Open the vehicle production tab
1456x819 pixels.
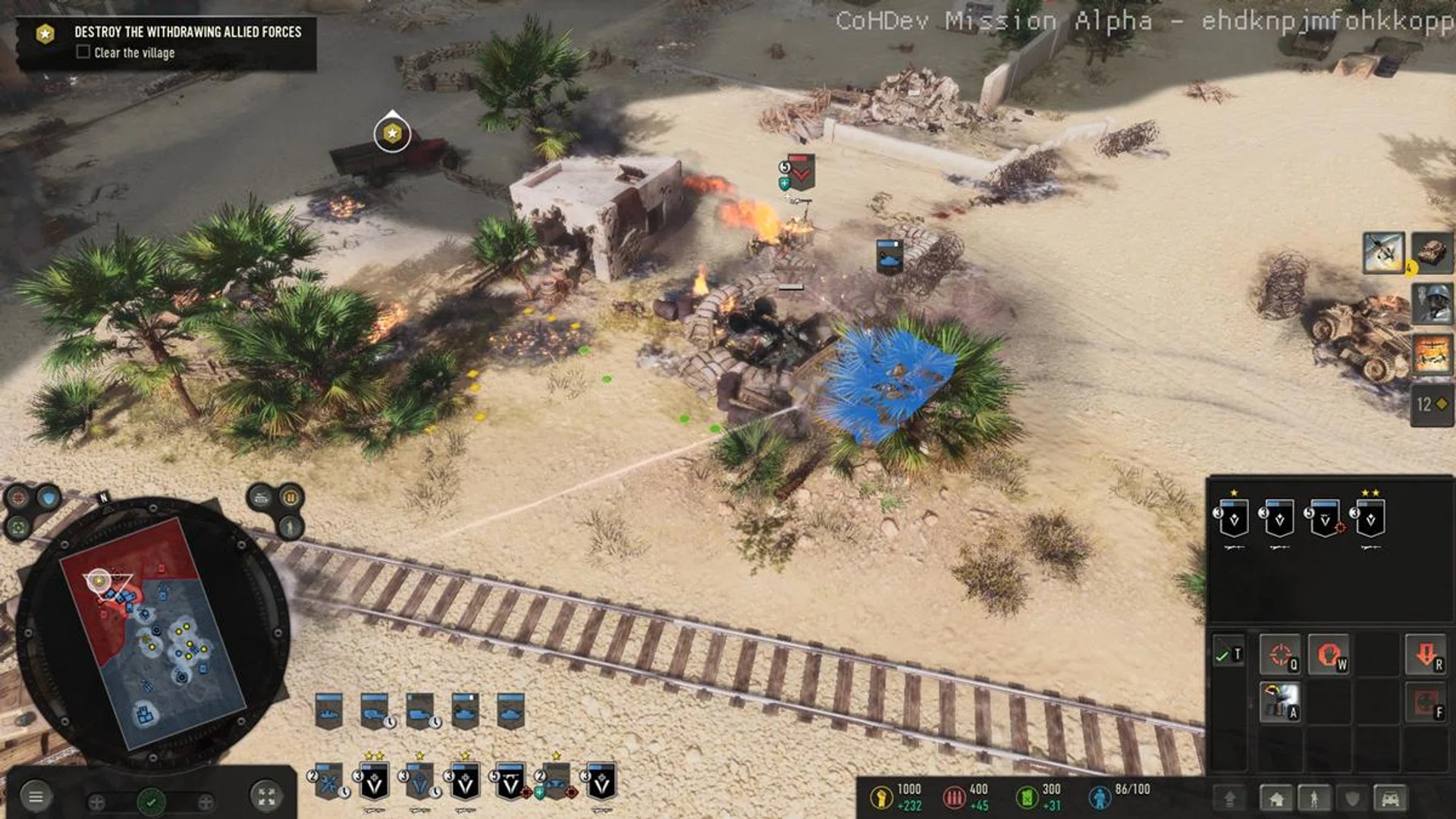pyautogui.click(x=1390, y=799)
